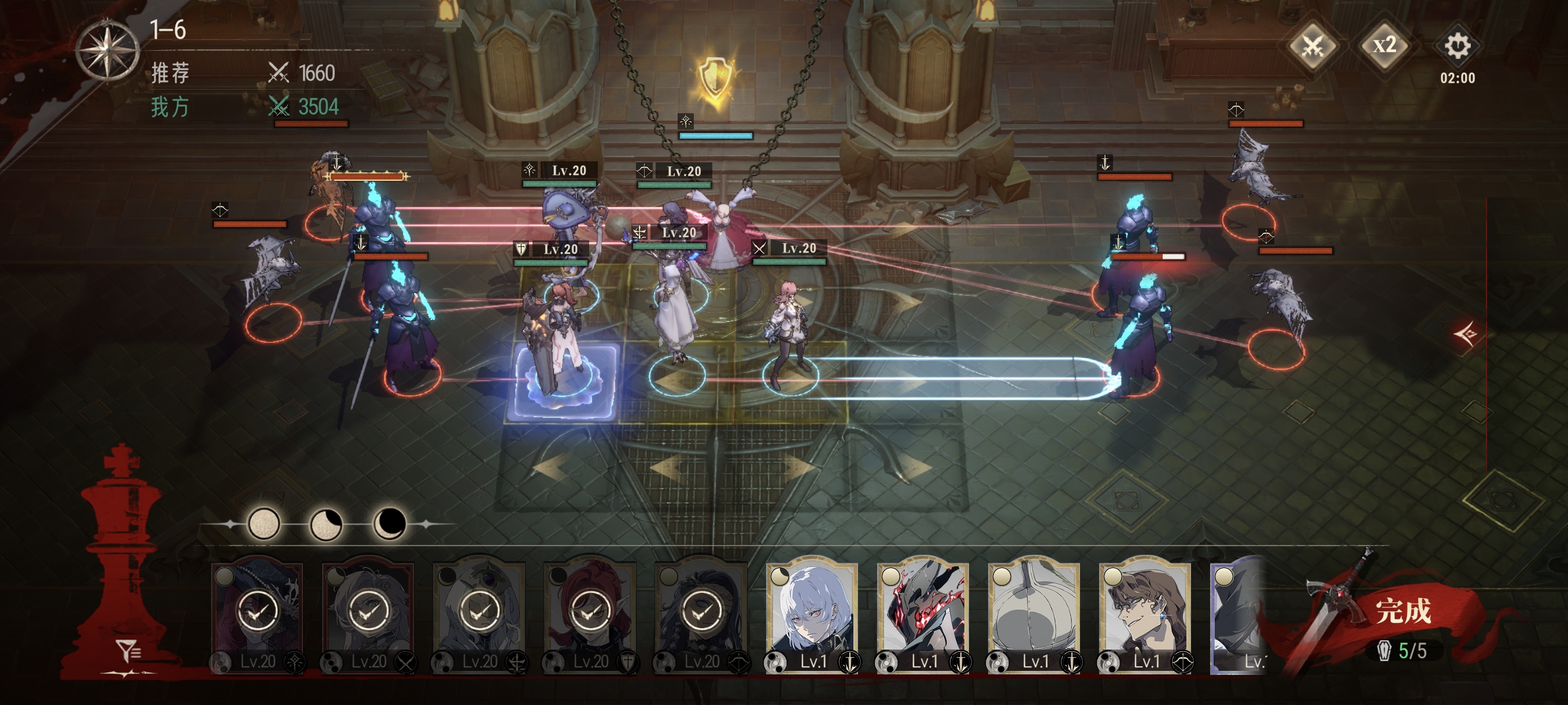Open the hero filter on the chess piece
Screen dimensions: 1568x705
[x=128, y=652]
